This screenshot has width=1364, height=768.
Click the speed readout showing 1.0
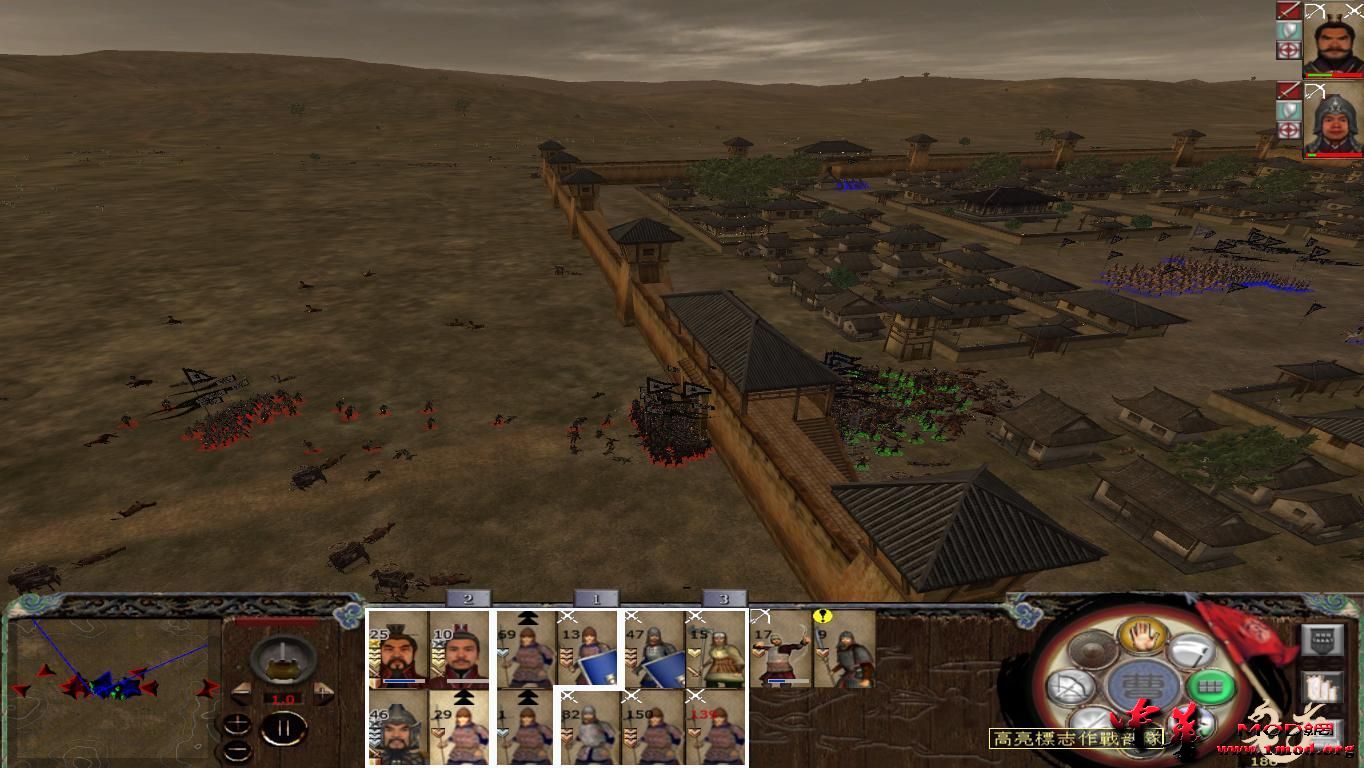[283, 698]
